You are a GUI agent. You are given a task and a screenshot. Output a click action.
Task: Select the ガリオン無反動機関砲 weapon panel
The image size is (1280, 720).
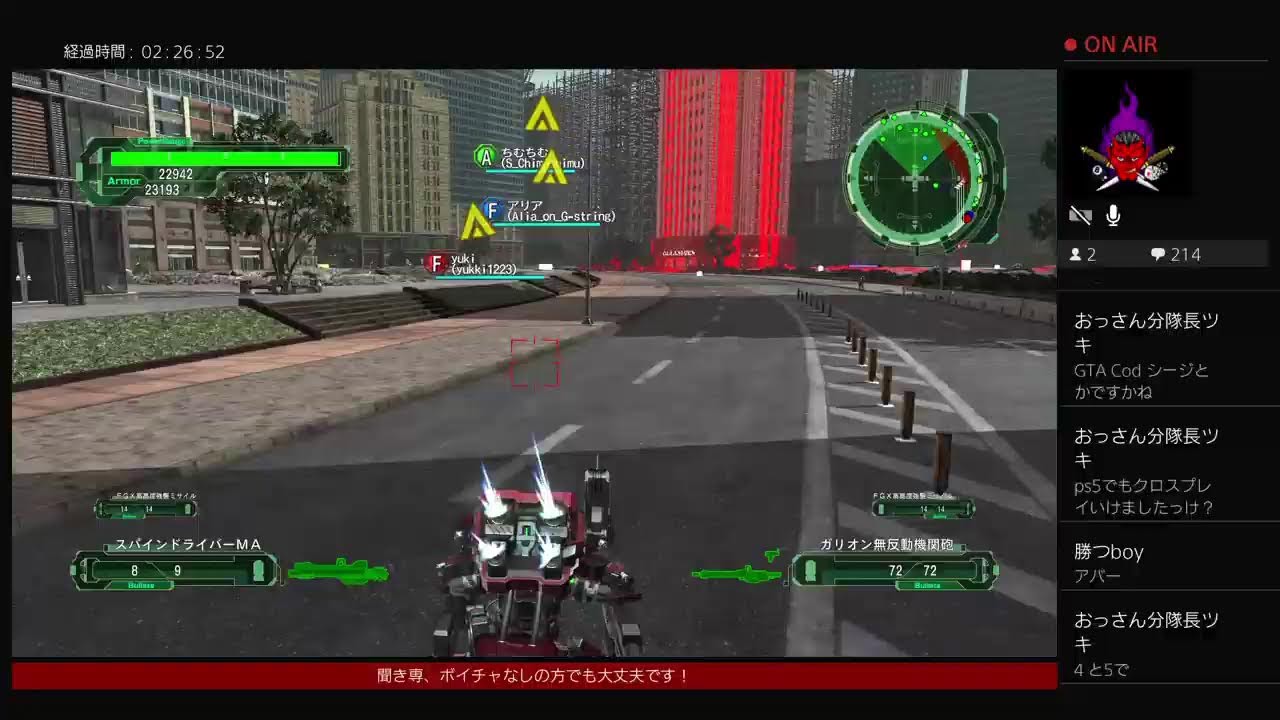pos(893,569)
